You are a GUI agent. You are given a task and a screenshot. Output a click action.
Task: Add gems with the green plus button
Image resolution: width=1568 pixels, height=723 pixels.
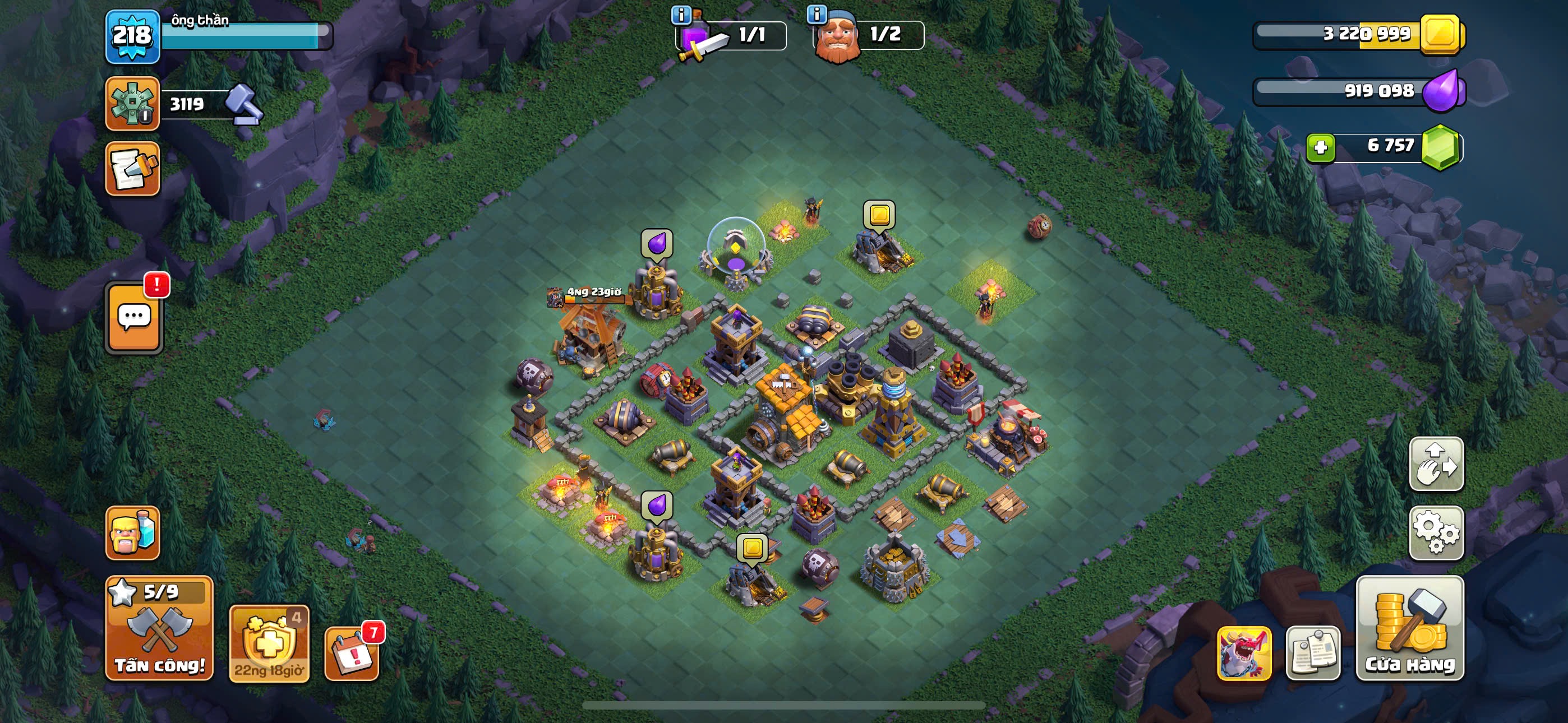[1320, 147]
